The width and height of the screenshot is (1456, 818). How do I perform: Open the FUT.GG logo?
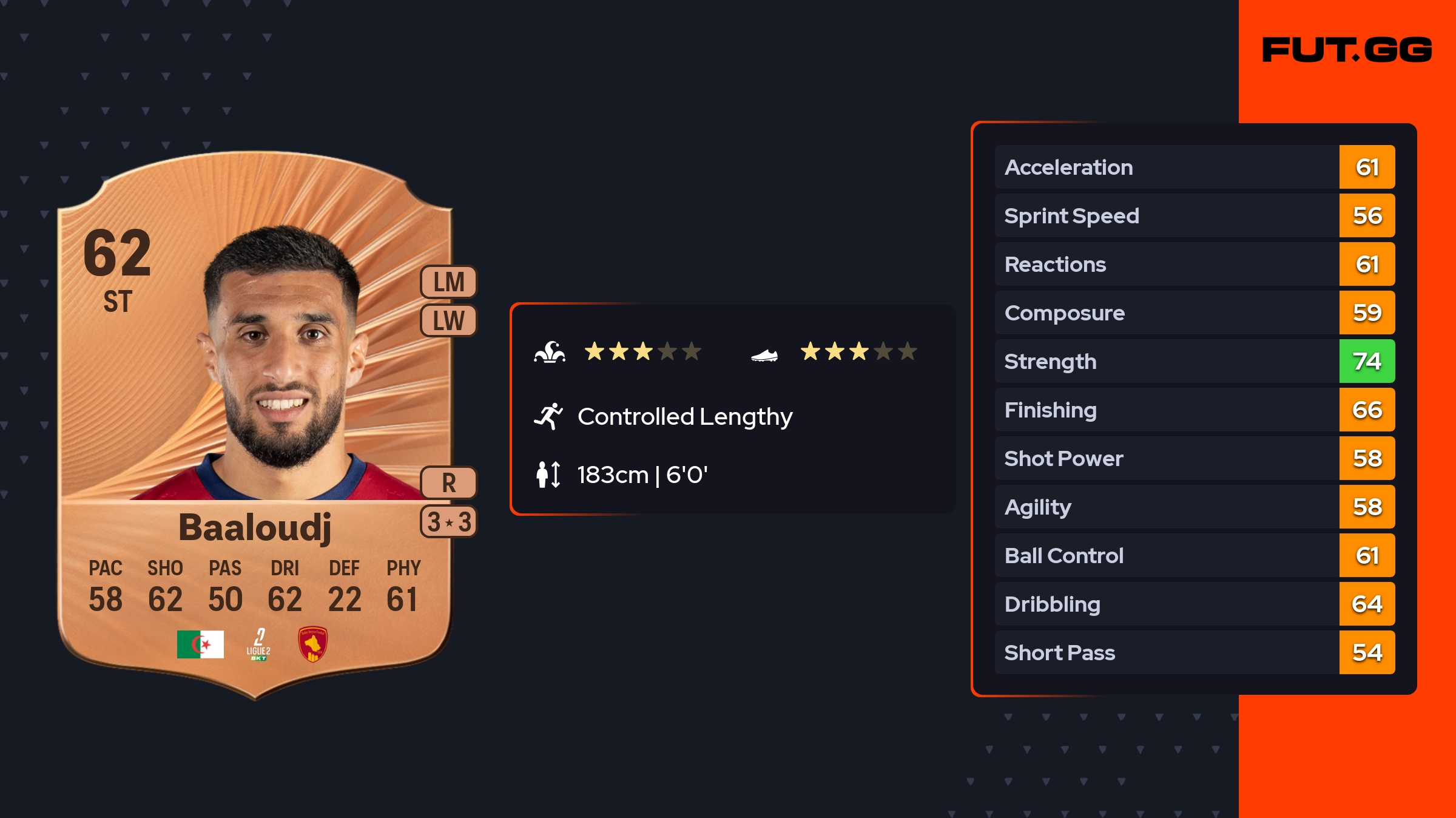(x=1347, y=50)
